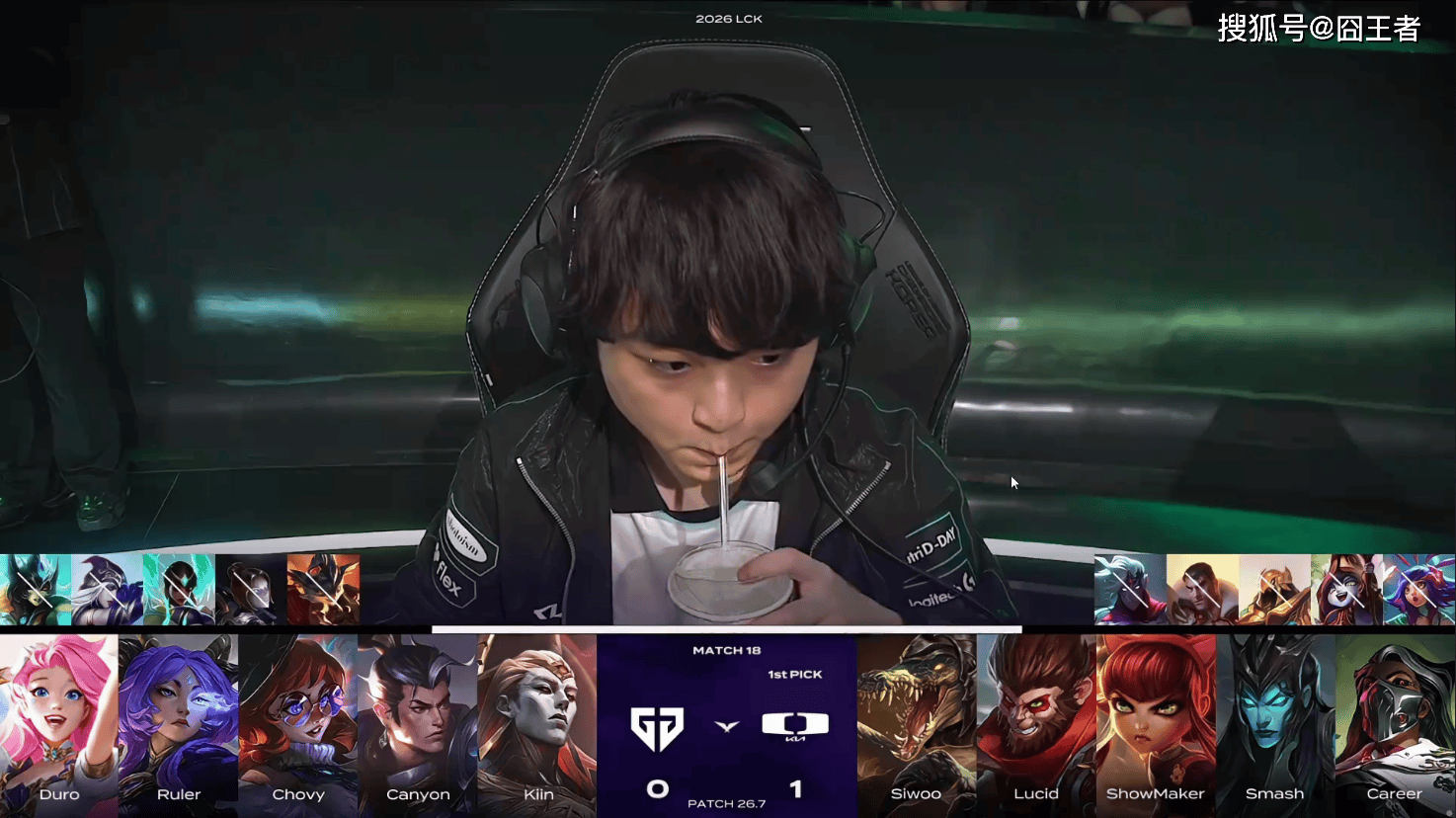Click Career's champion pick tile
The image size is (1456, 818).
pos(1395,723)
